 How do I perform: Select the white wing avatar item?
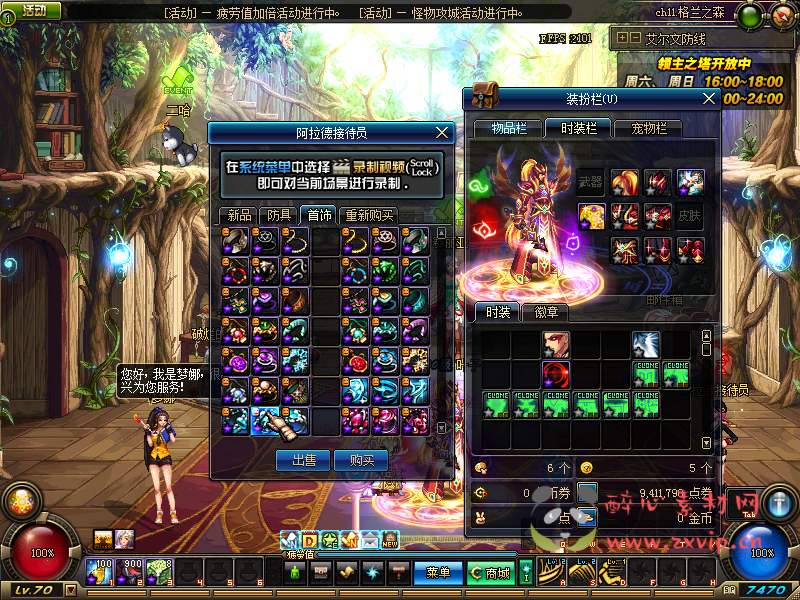pyautogui.click(x=646, y=346)
